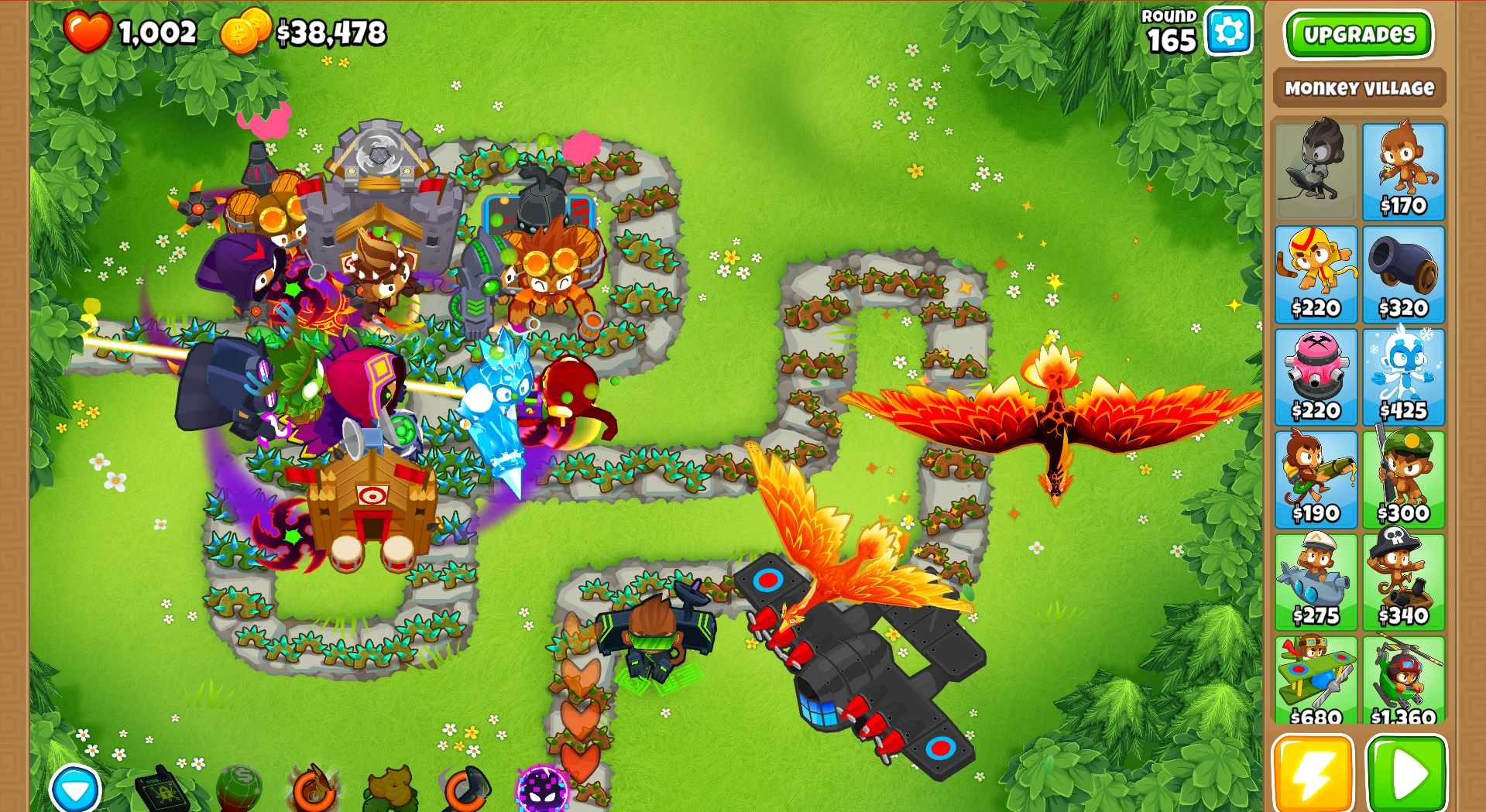Click the locked hero portrait slot
The width and height of the screenshot is (1486, 812).
1316,170
